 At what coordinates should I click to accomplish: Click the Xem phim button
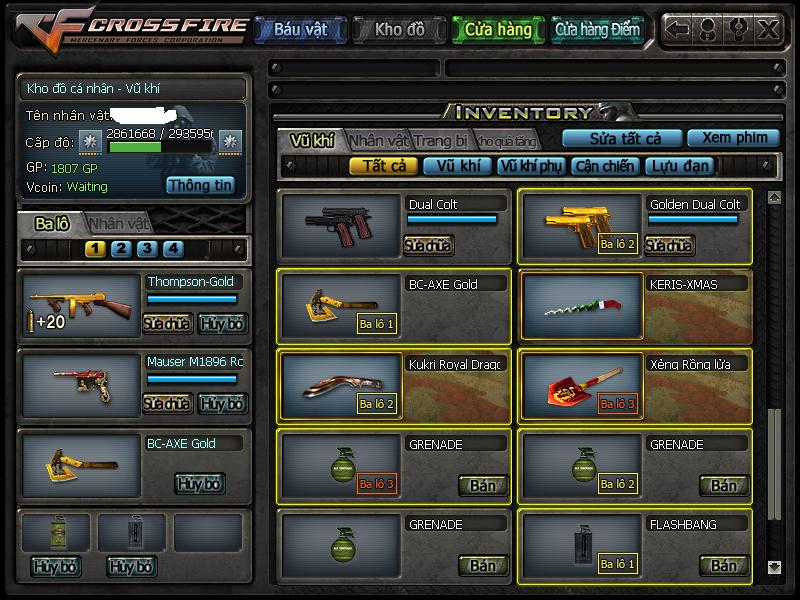pos(734,138)
